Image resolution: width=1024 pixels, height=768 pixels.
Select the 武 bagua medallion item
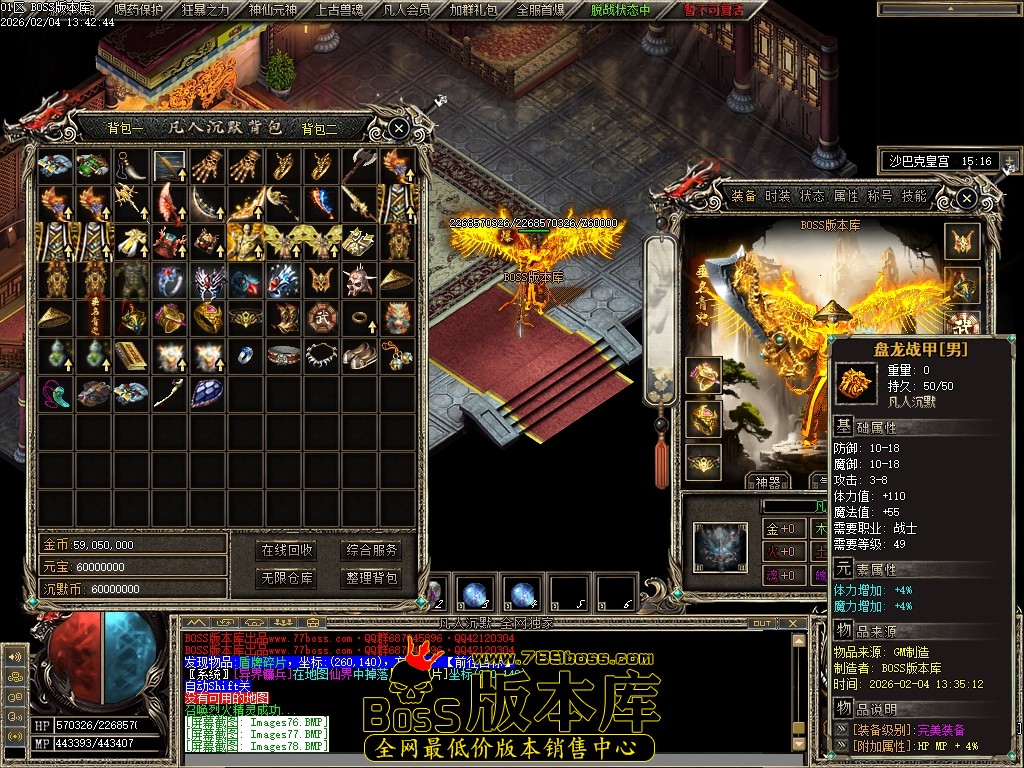coord(322,317)
